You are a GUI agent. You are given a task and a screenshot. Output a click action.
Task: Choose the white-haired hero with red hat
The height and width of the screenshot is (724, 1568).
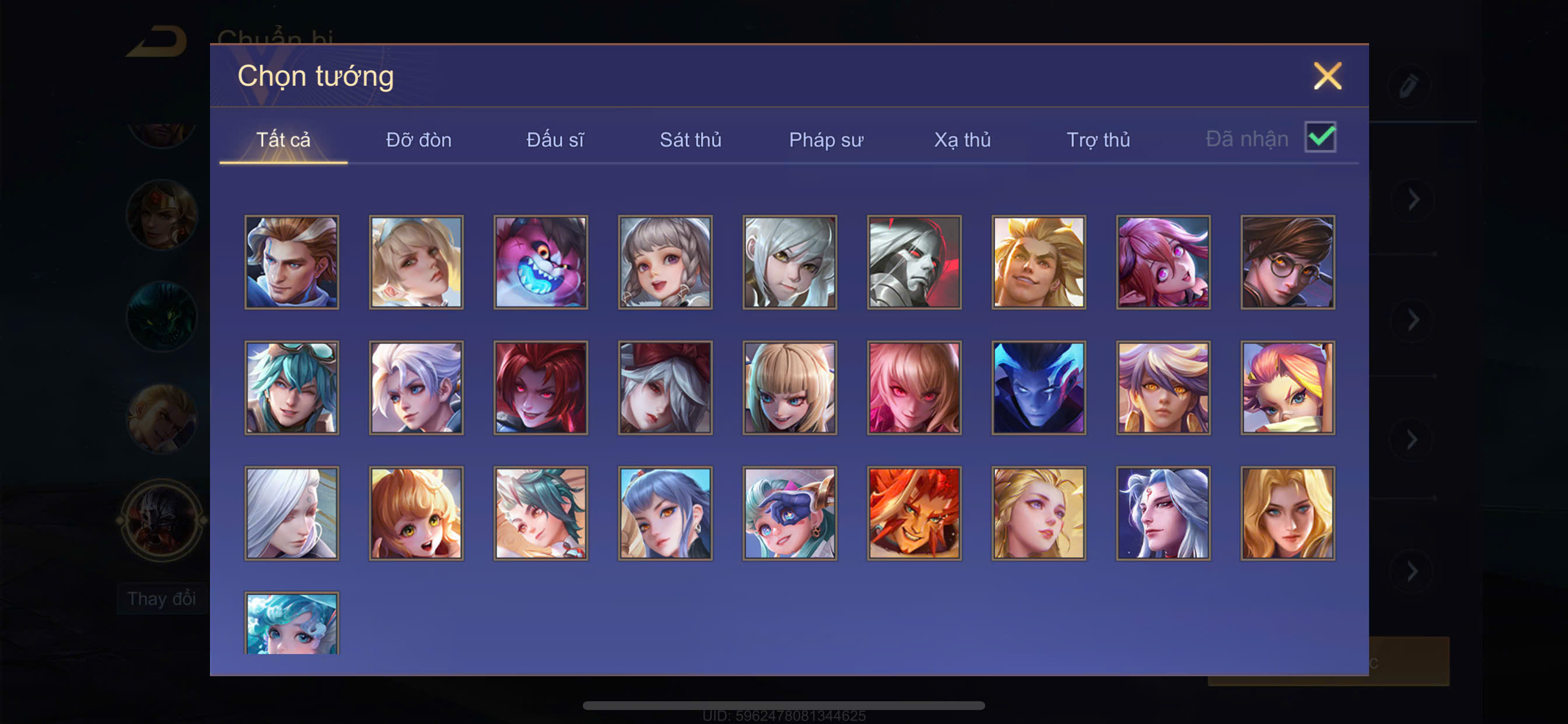(x=666, y=388)
